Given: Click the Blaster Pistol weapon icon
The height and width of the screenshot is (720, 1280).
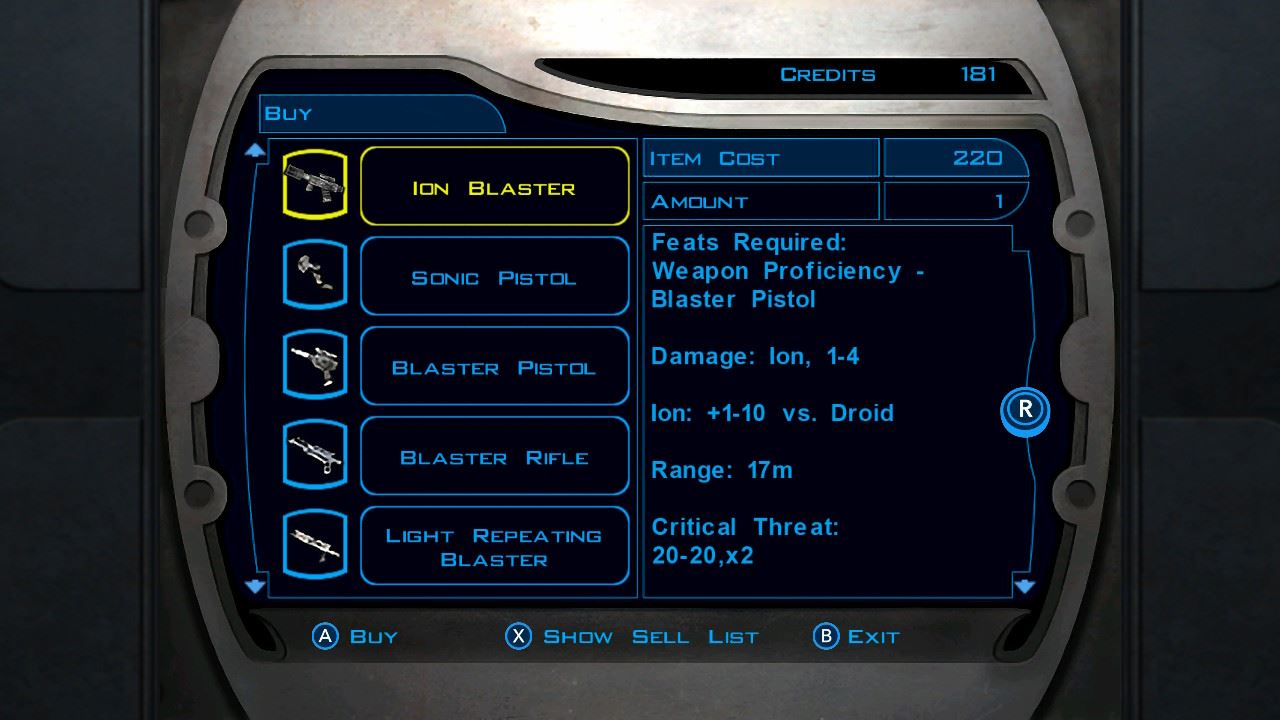Looking at the screenshot, I should click(x=315, y=365).
